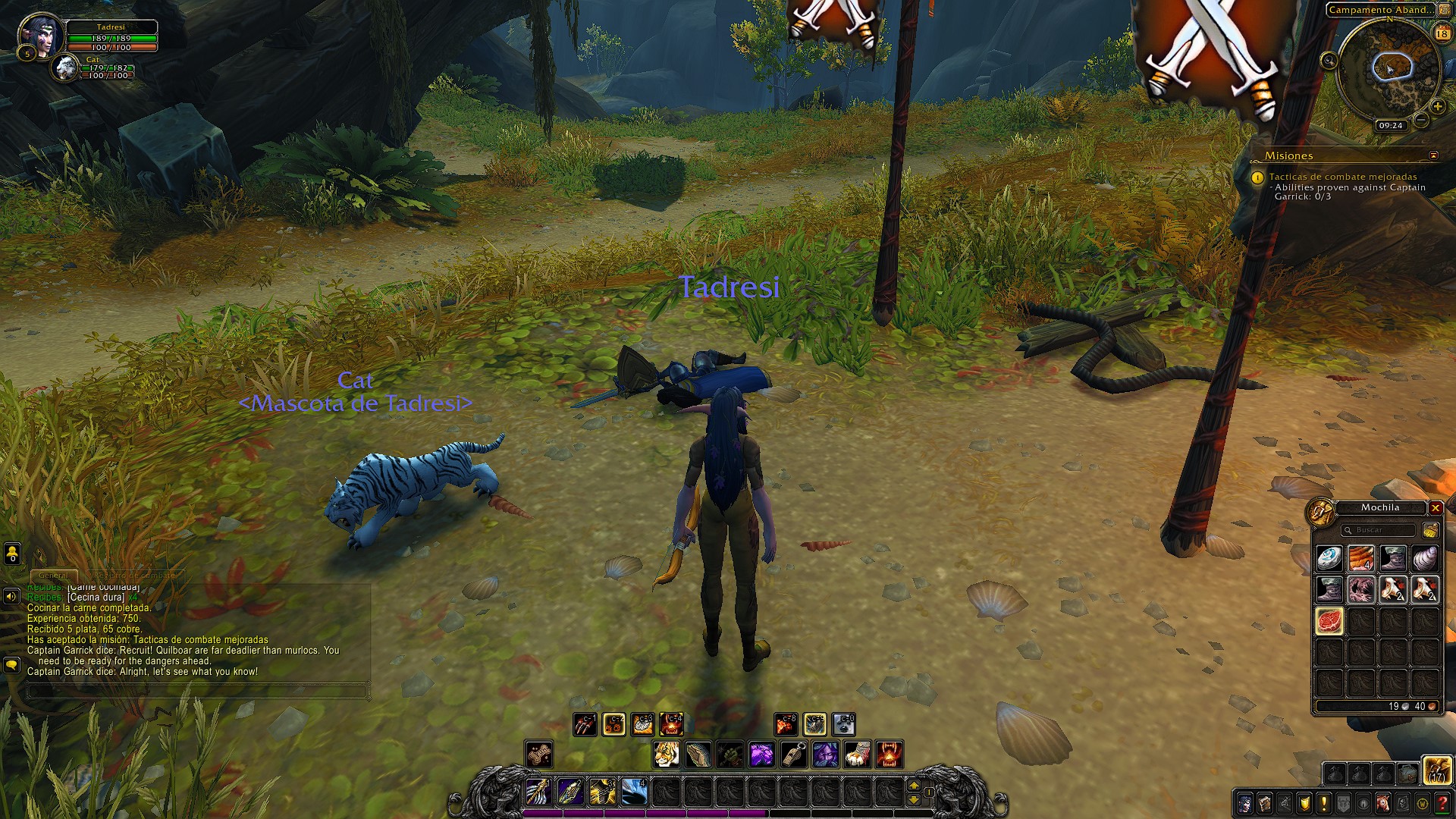Open the character info portrait icon

(1245, 803)
